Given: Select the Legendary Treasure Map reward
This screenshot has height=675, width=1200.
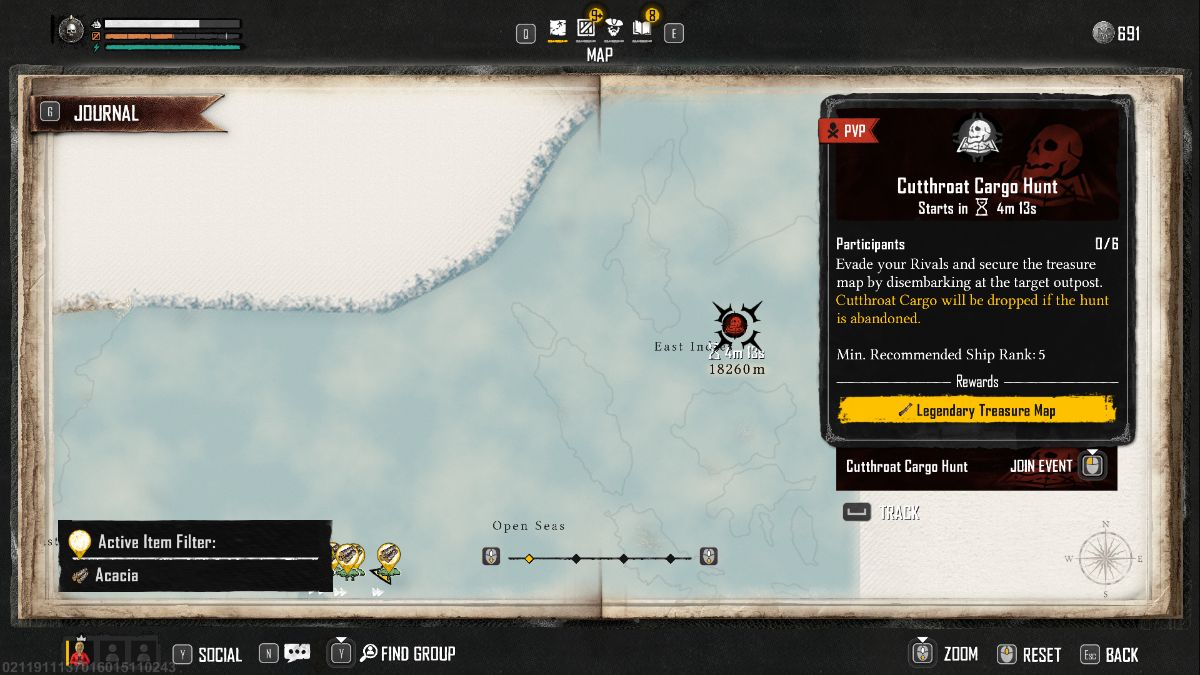Looking at the screenshot, I should point(976,410).
